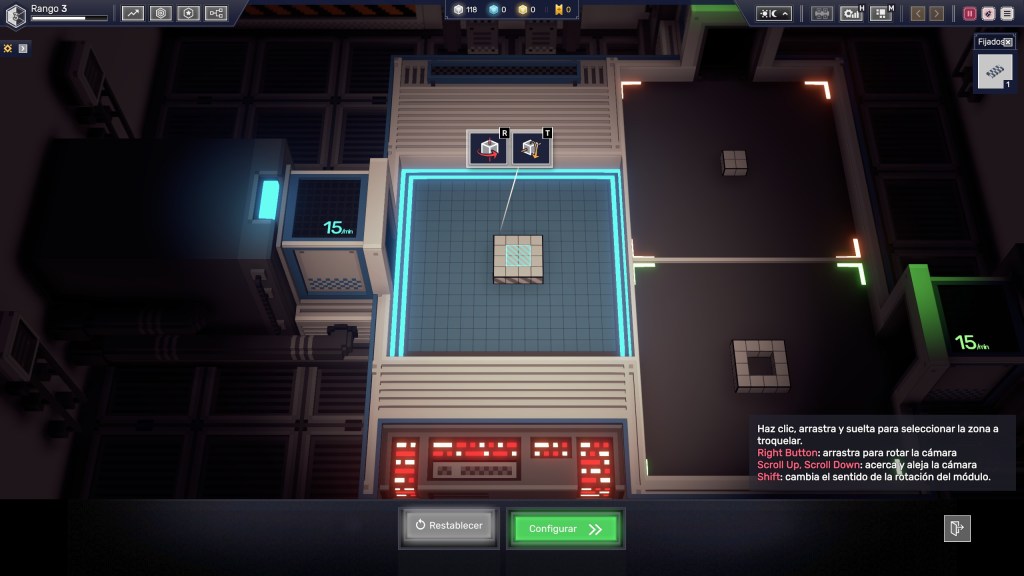This screenshot has height=576, width=1024.
Task: Open the line chart statistics panel
Action: coord(133,13)
